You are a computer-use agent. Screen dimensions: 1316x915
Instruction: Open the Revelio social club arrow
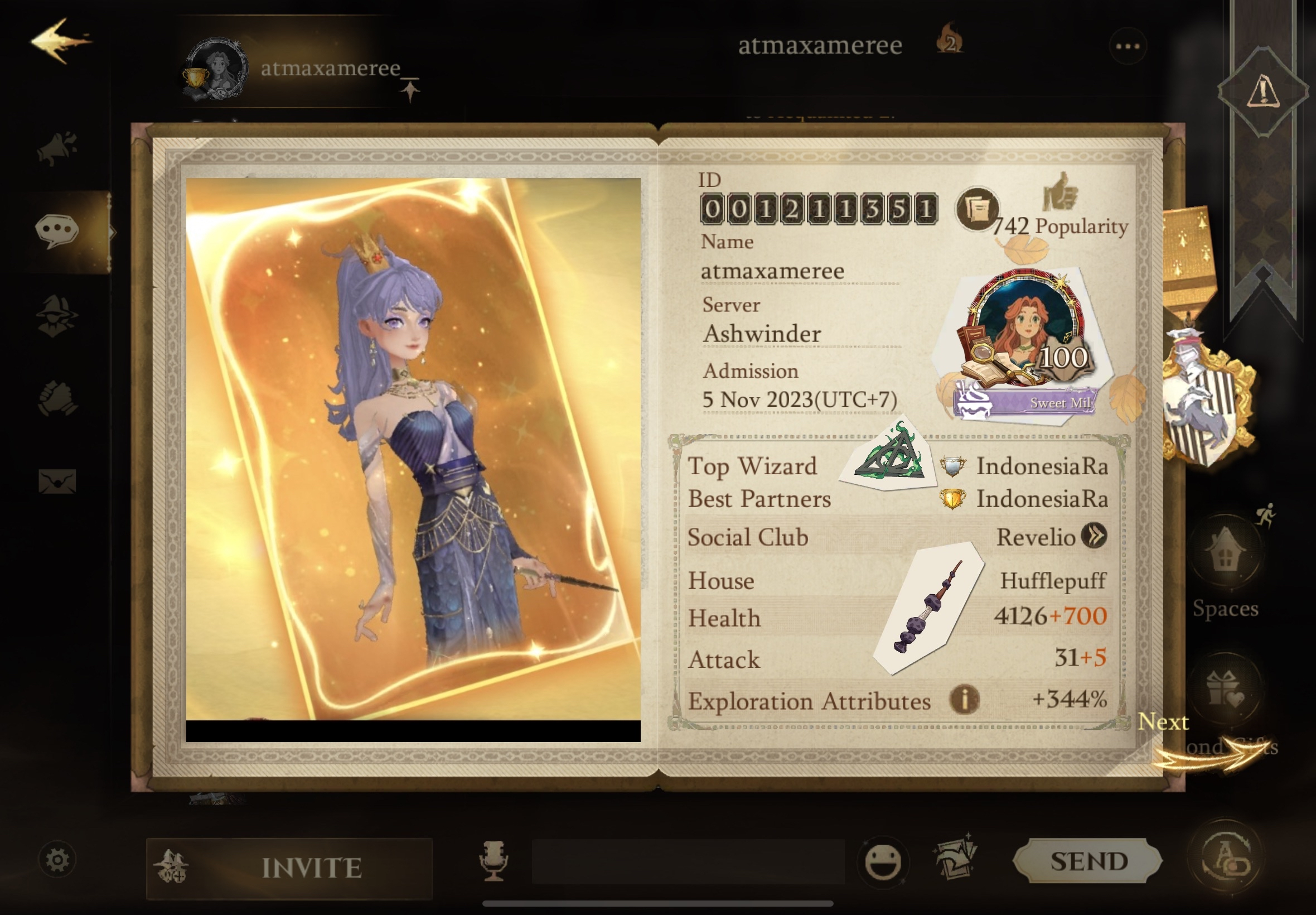click(1094, 536)
